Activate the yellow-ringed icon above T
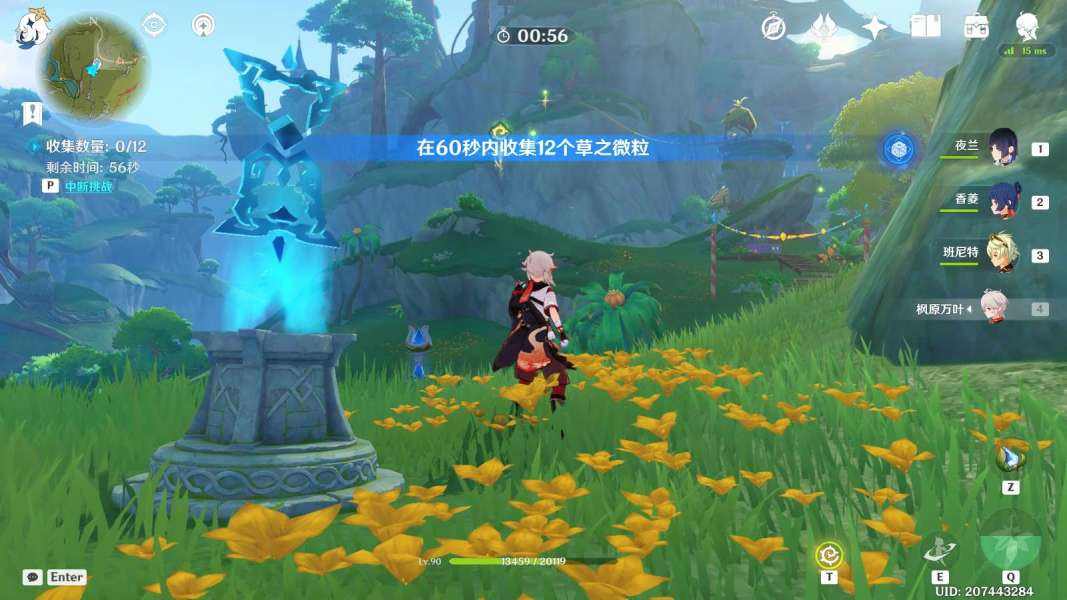The height and width of the screenshot is (600, 1067). click(828, 553)
